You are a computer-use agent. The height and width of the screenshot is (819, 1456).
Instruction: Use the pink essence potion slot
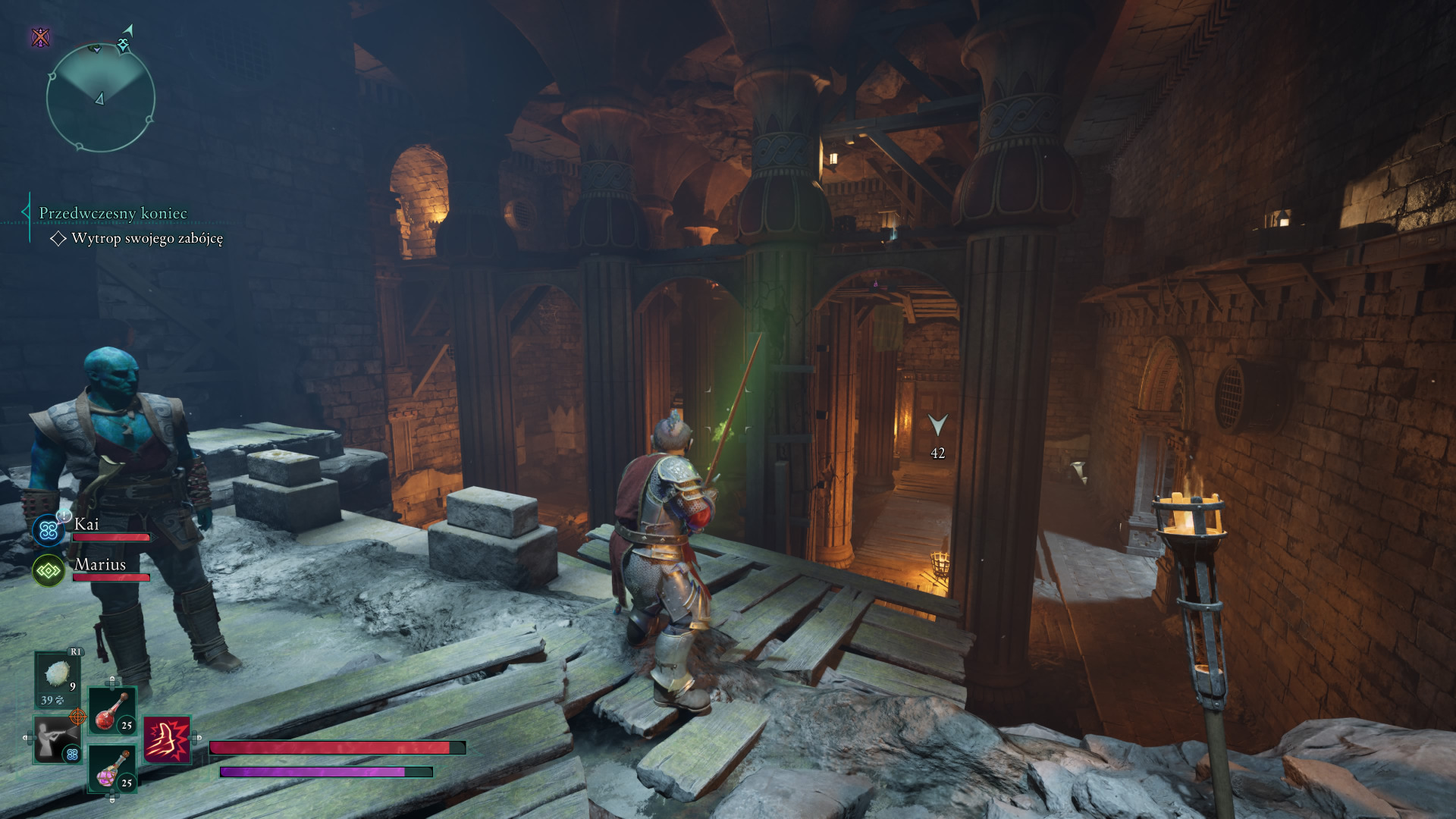pyautogui.click(x=113, y=767)
